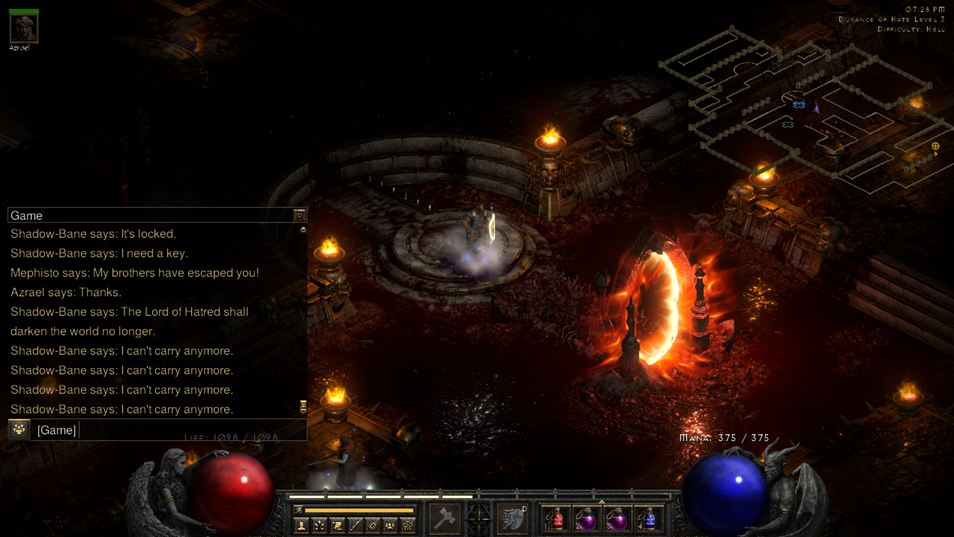Toggle the run/walk icon by stamina bar
The image size is (954, 537).
[298, 510]
